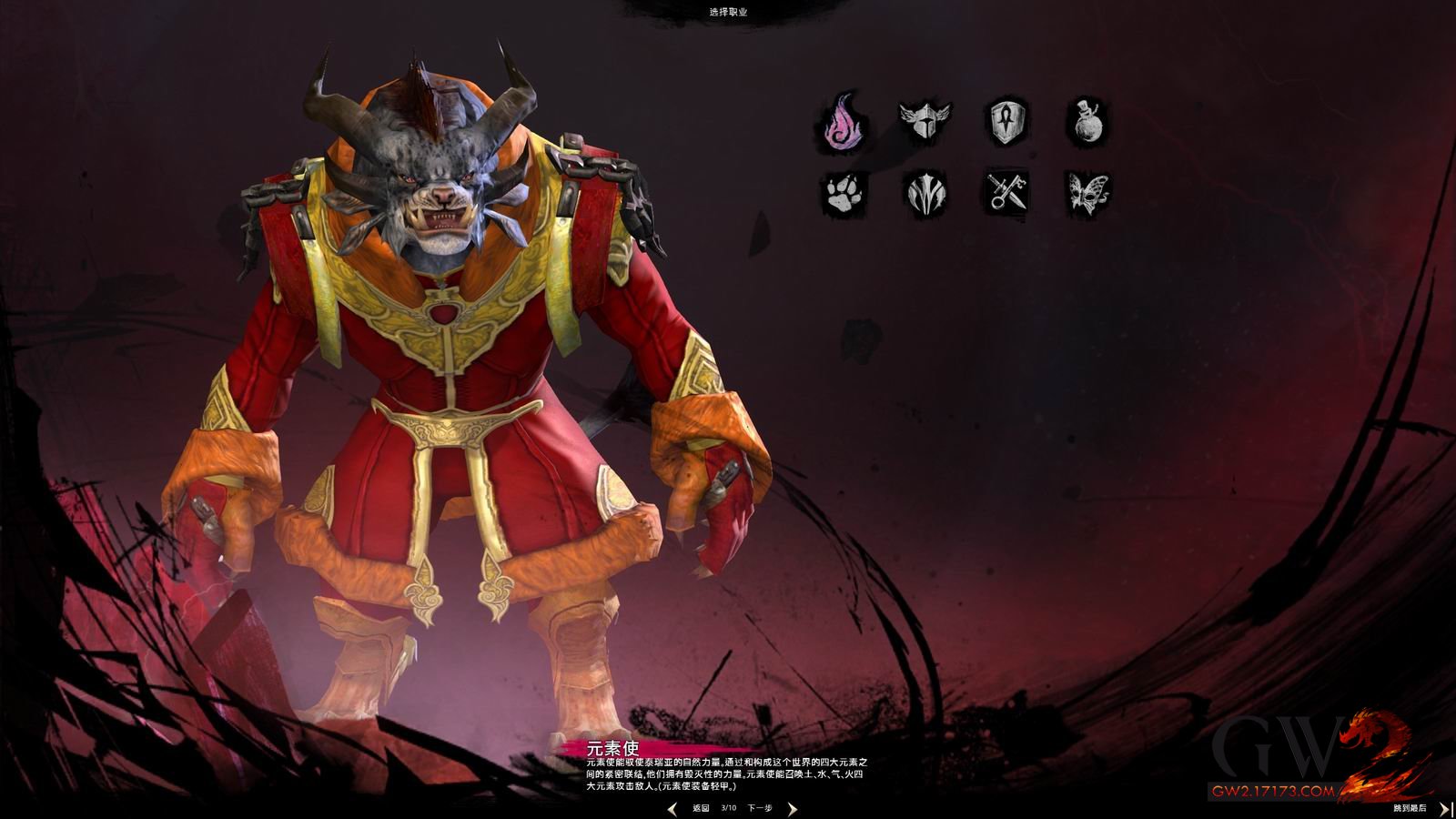
Task: Select the Elementalist flame profession icon
Action: pos(841,121)
